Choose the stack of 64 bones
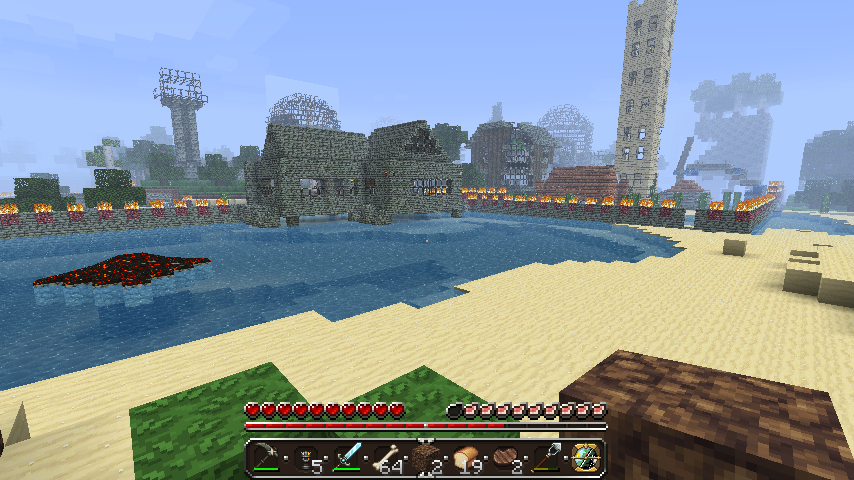 387,458
